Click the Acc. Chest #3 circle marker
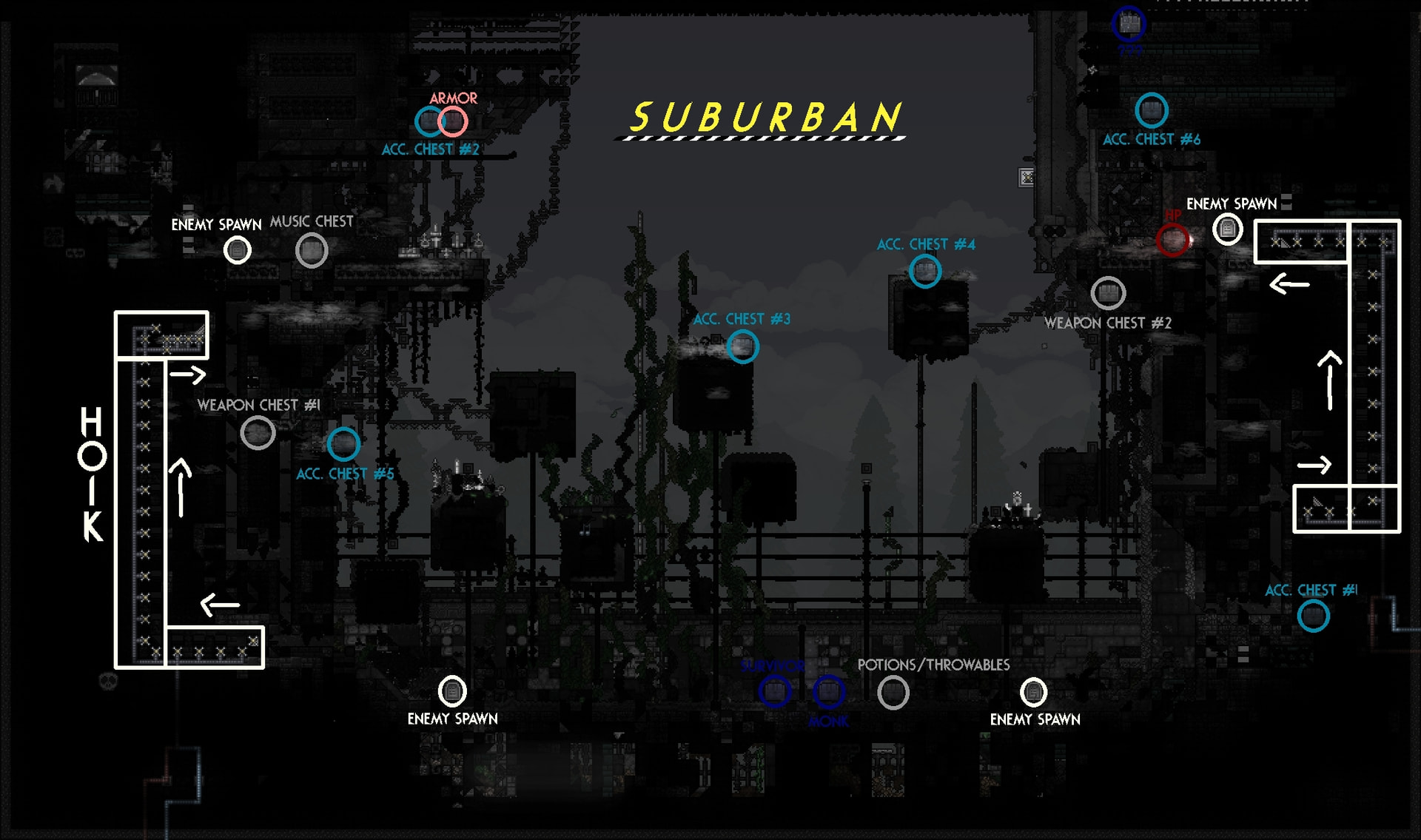This screenshot has width=1421, height=840. (x=742, y=346)
